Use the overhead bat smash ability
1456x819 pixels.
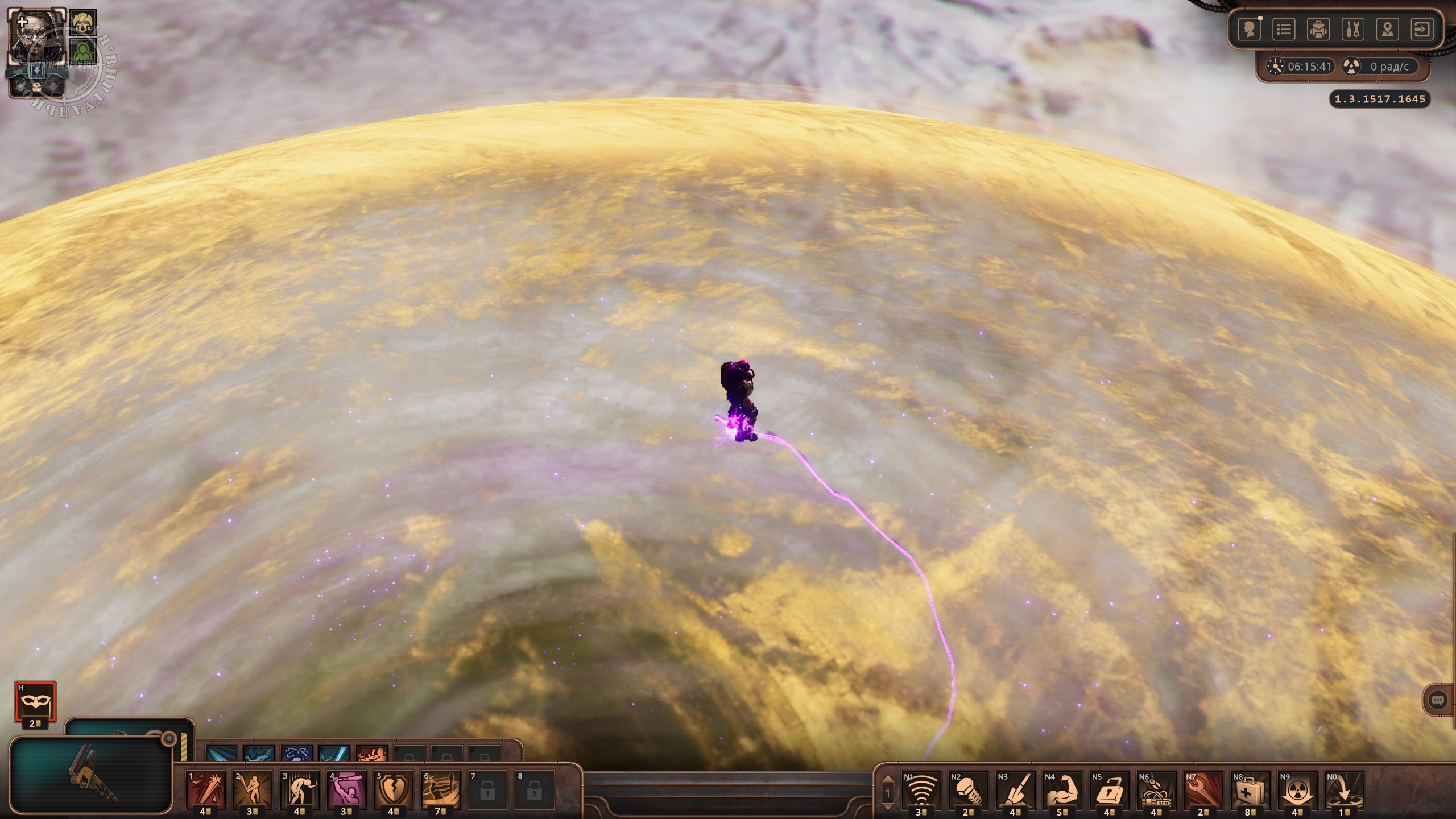[346, 789]
